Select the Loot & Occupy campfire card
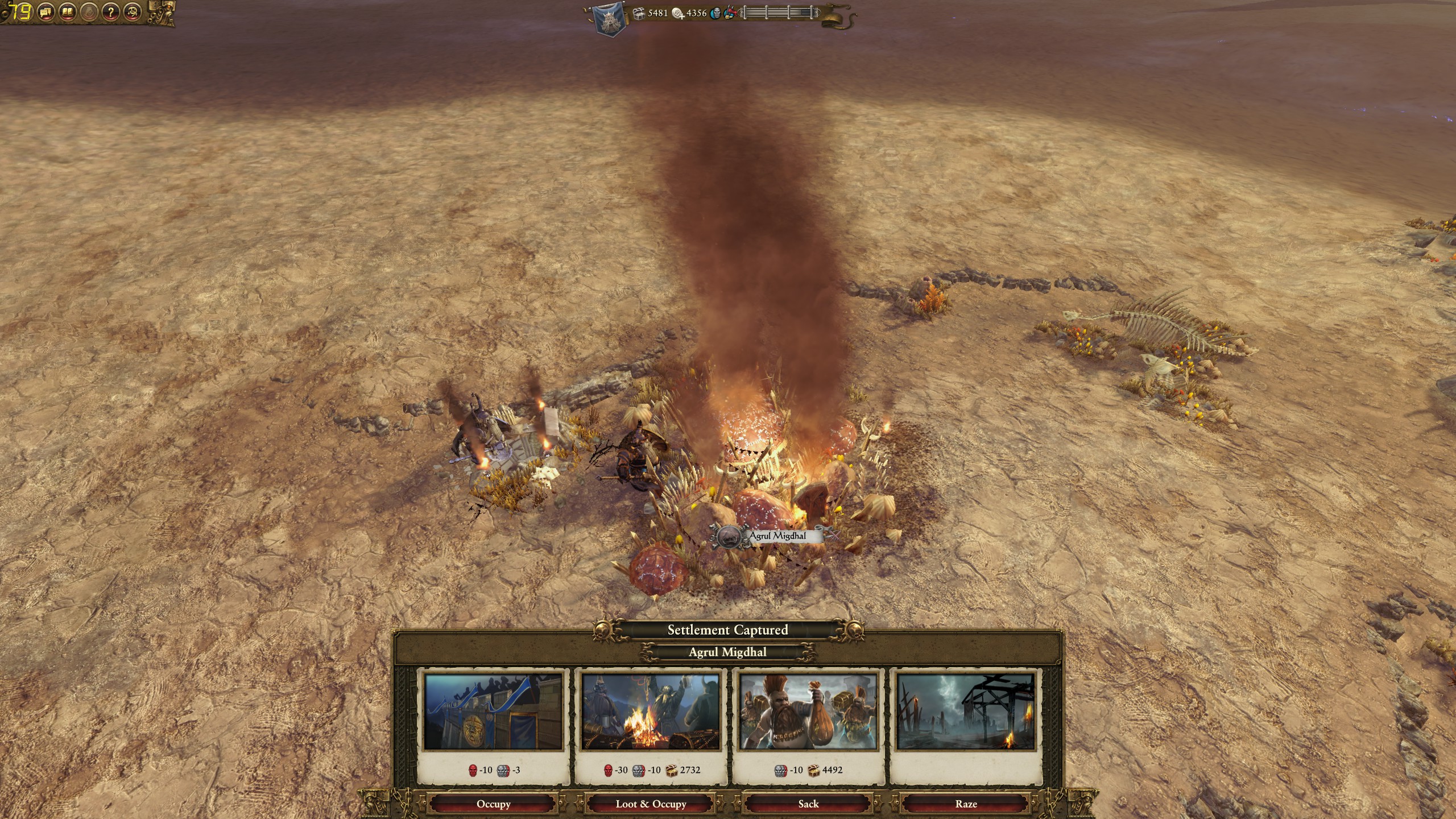The height and width of the screenshot is (819, 1456). (651, 712)
